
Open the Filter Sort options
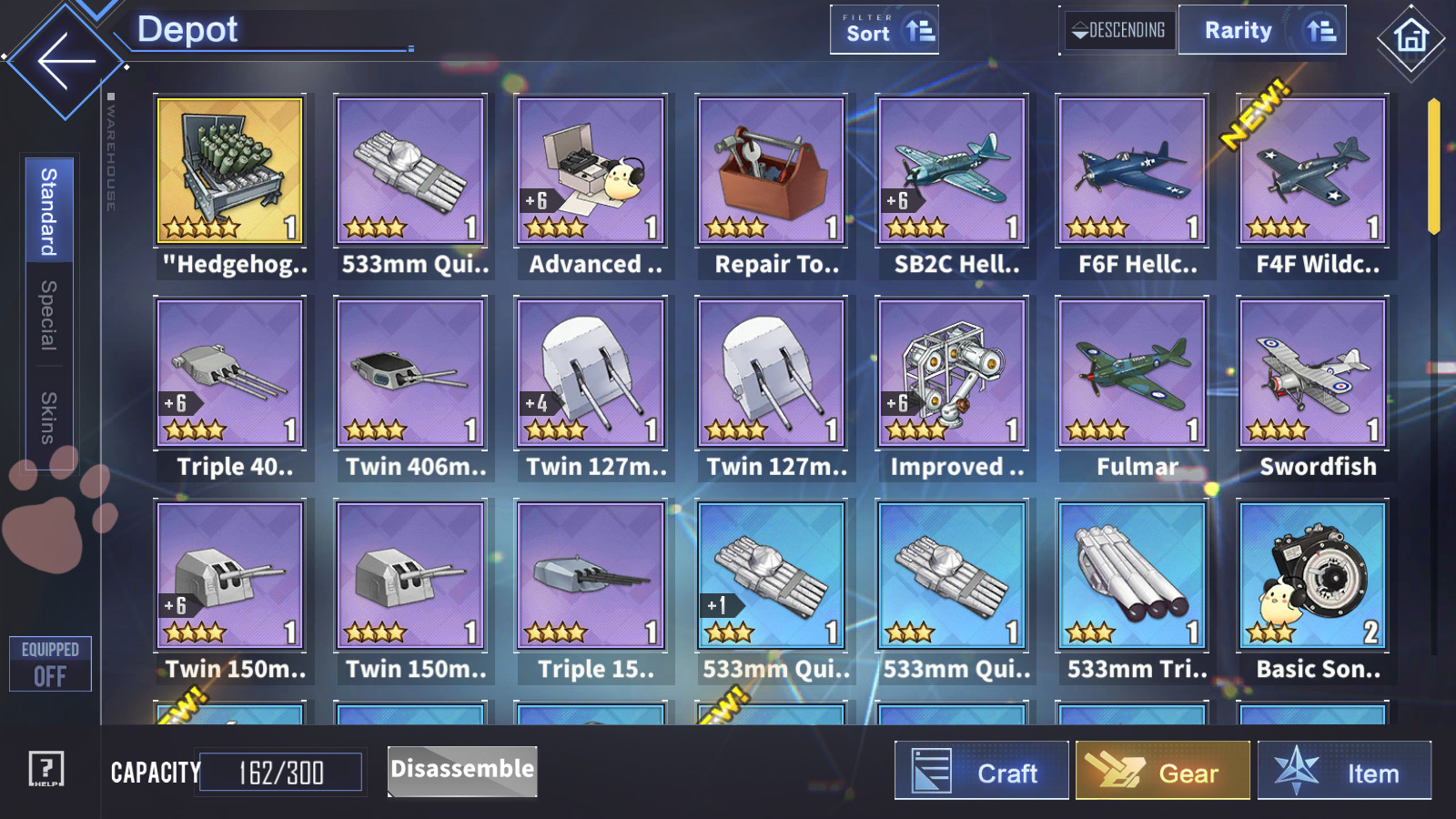point(884,31)
